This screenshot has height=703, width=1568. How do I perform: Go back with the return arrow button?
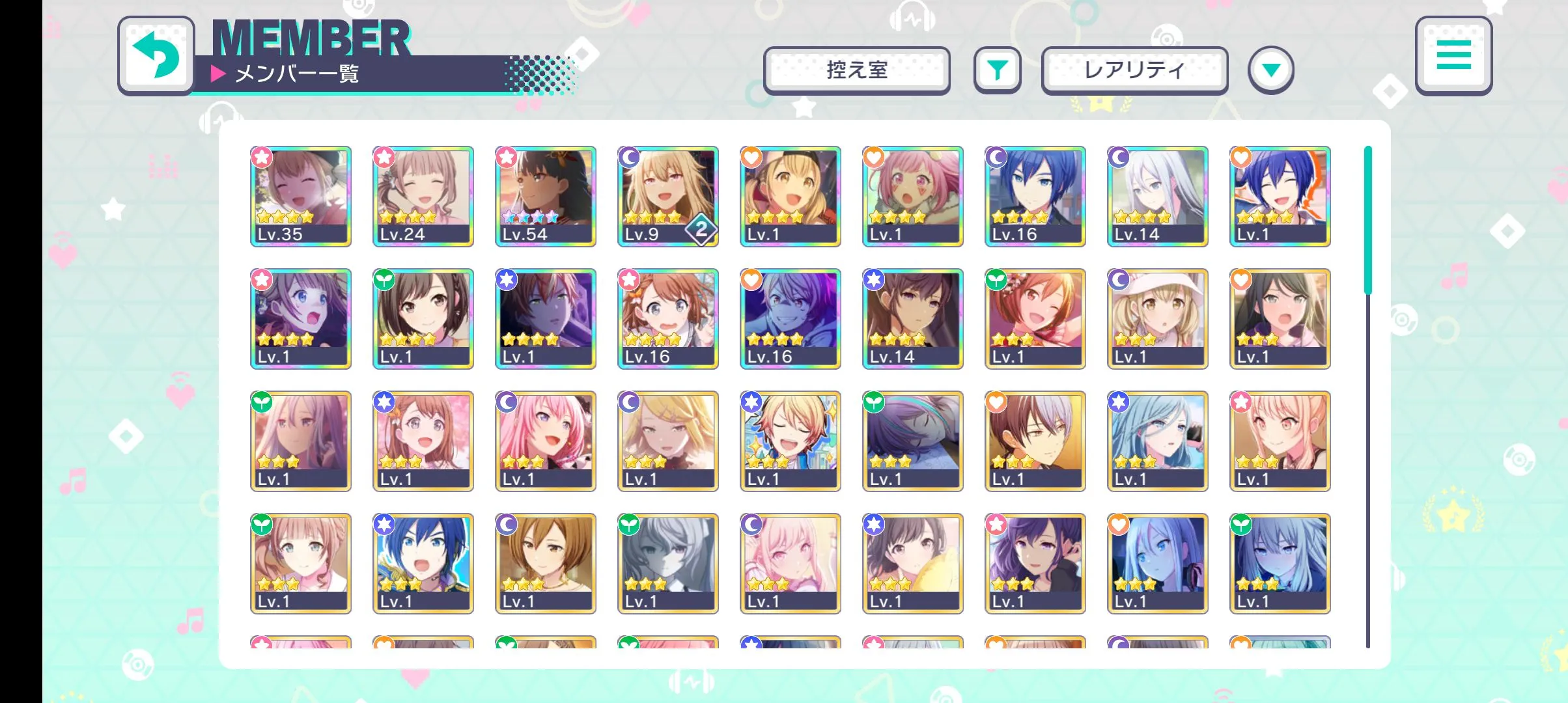pos(156,56)
